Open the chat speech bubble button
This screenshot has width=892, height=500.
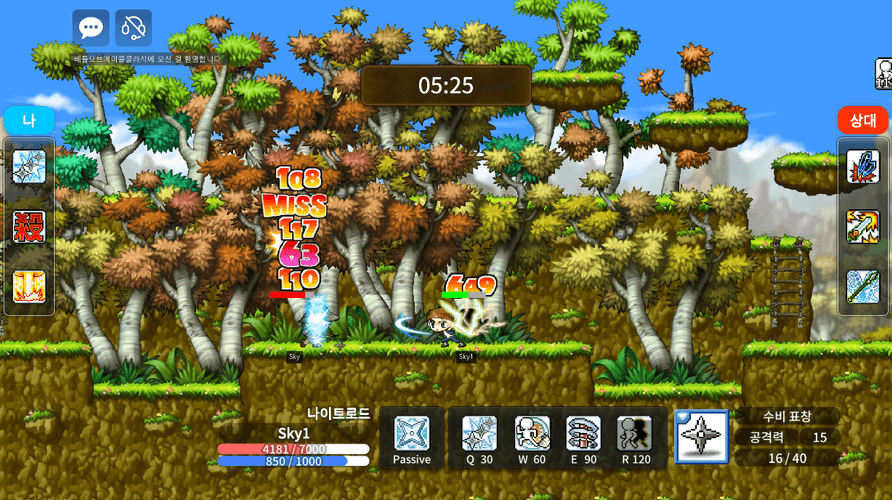(91, 28)
